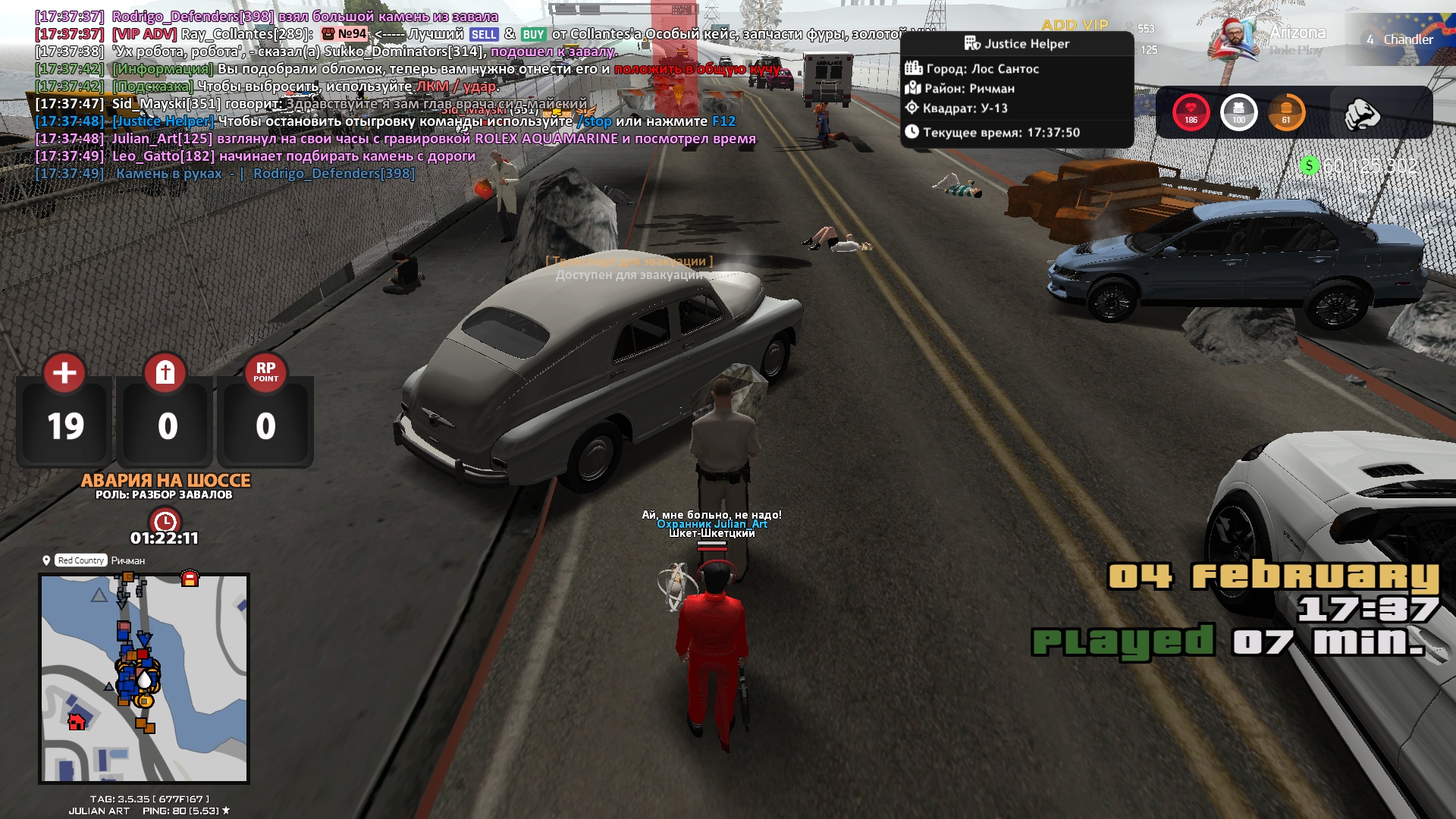
Task: Open the Justice Helper panel header
Action: pos(1016,44)
